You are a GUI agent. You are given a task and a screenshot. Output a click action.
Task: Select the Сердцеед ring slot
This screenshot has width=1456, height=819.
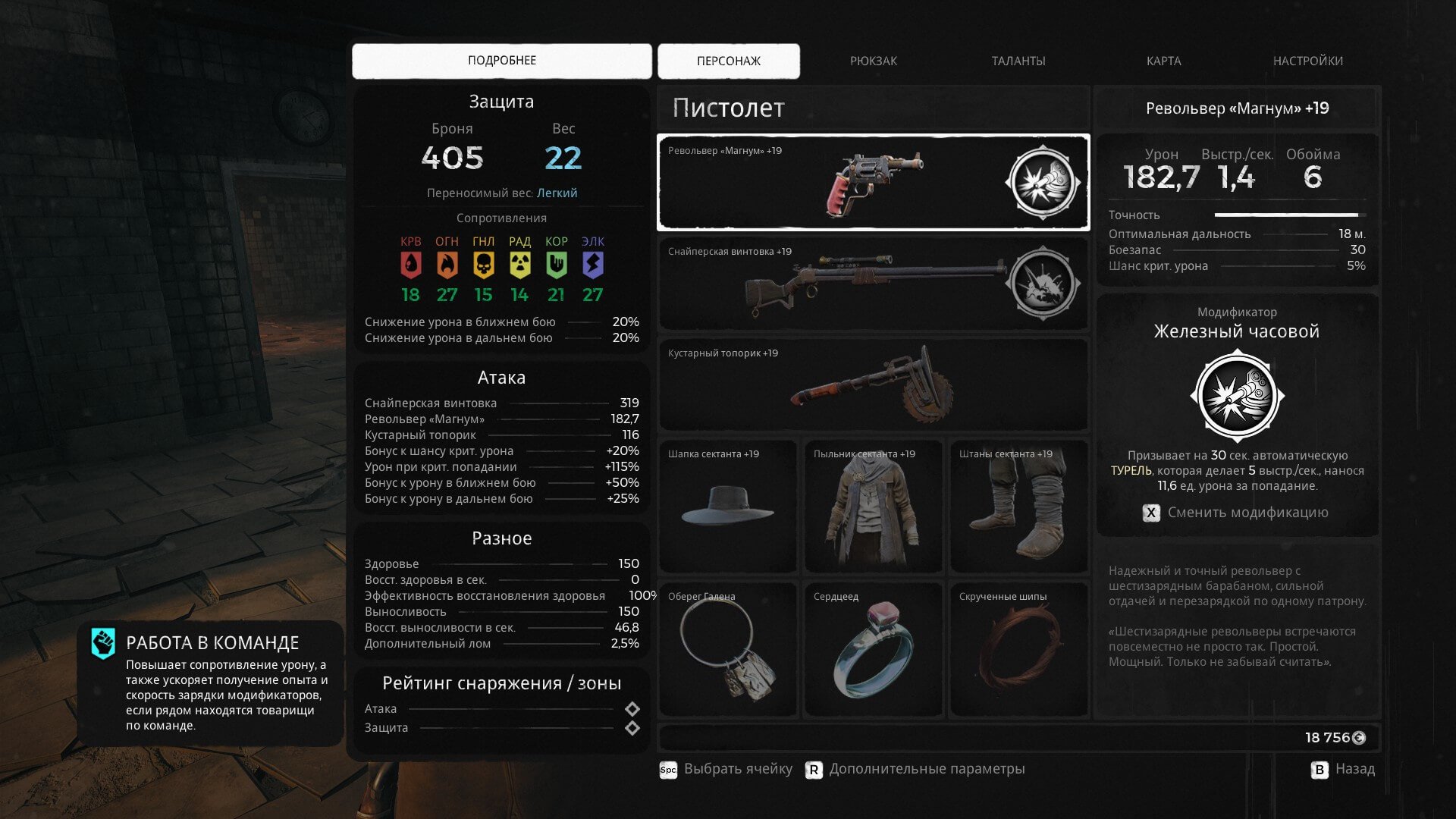coord(873,649)
